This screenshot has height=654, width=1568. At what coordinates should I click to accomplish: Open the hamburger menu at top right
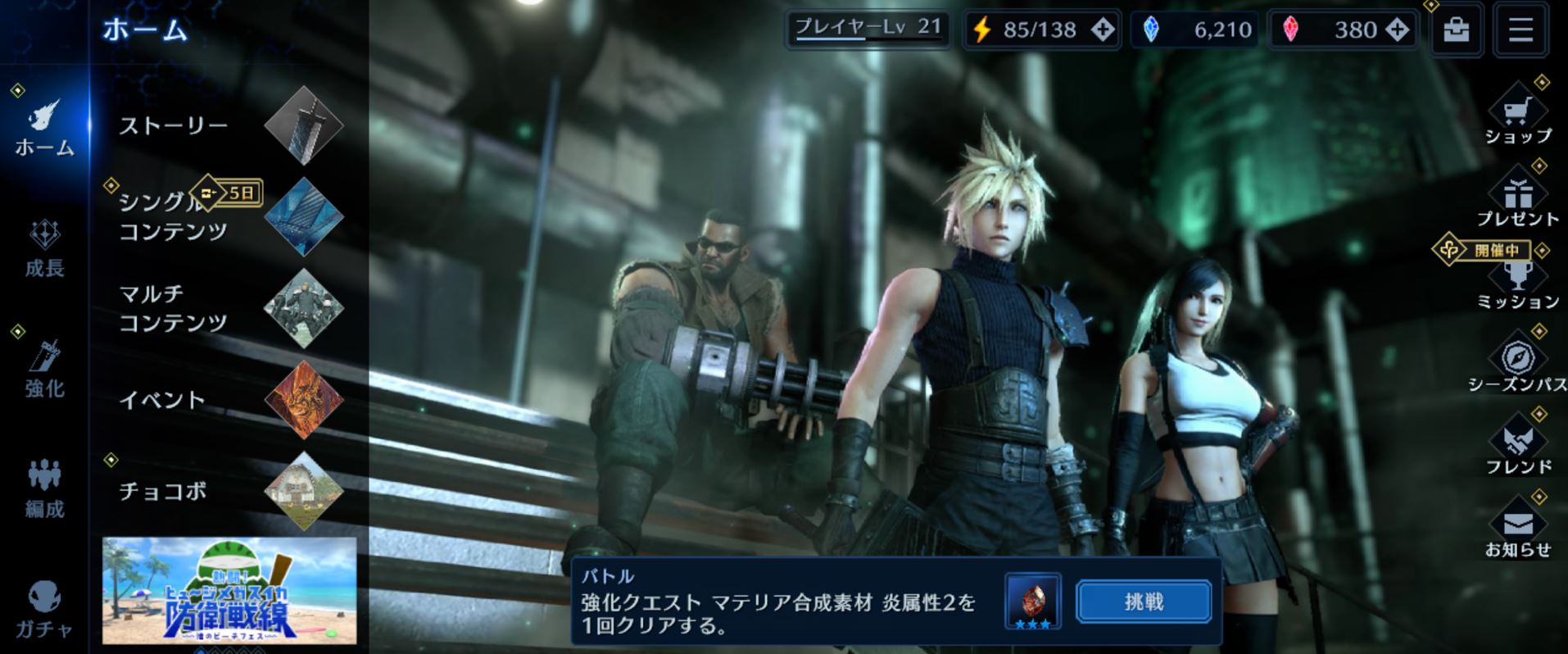(1520, 30)
